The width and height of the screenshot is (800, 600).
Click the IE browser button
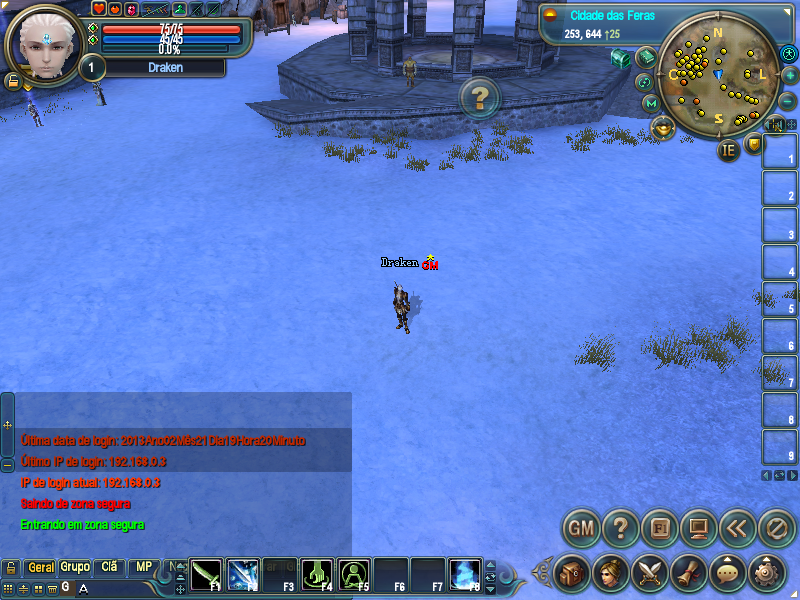click(x=728, y=150)
